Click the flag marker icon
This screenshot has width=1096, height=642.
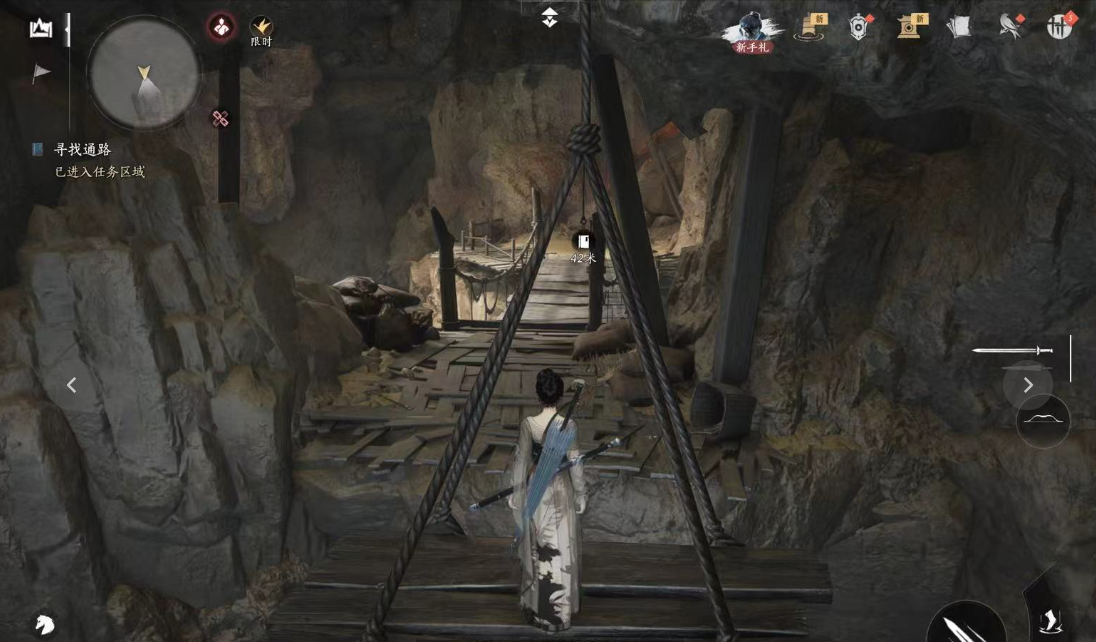[41, 72]
